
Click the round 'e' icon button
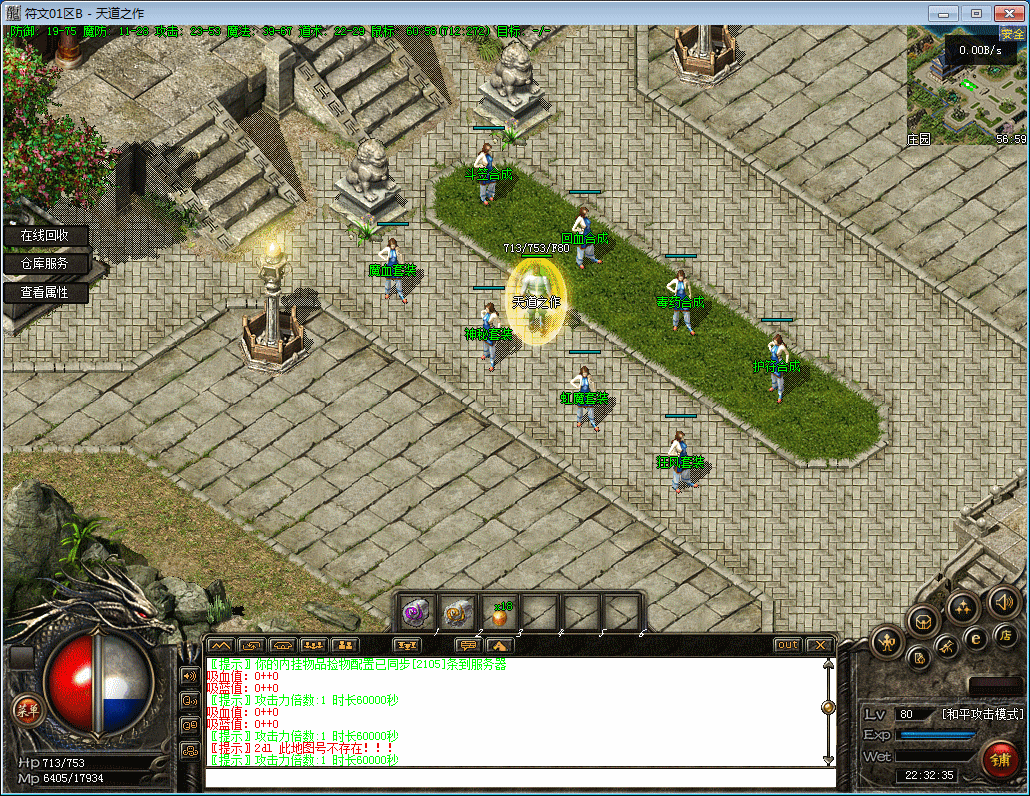[976, 637]
